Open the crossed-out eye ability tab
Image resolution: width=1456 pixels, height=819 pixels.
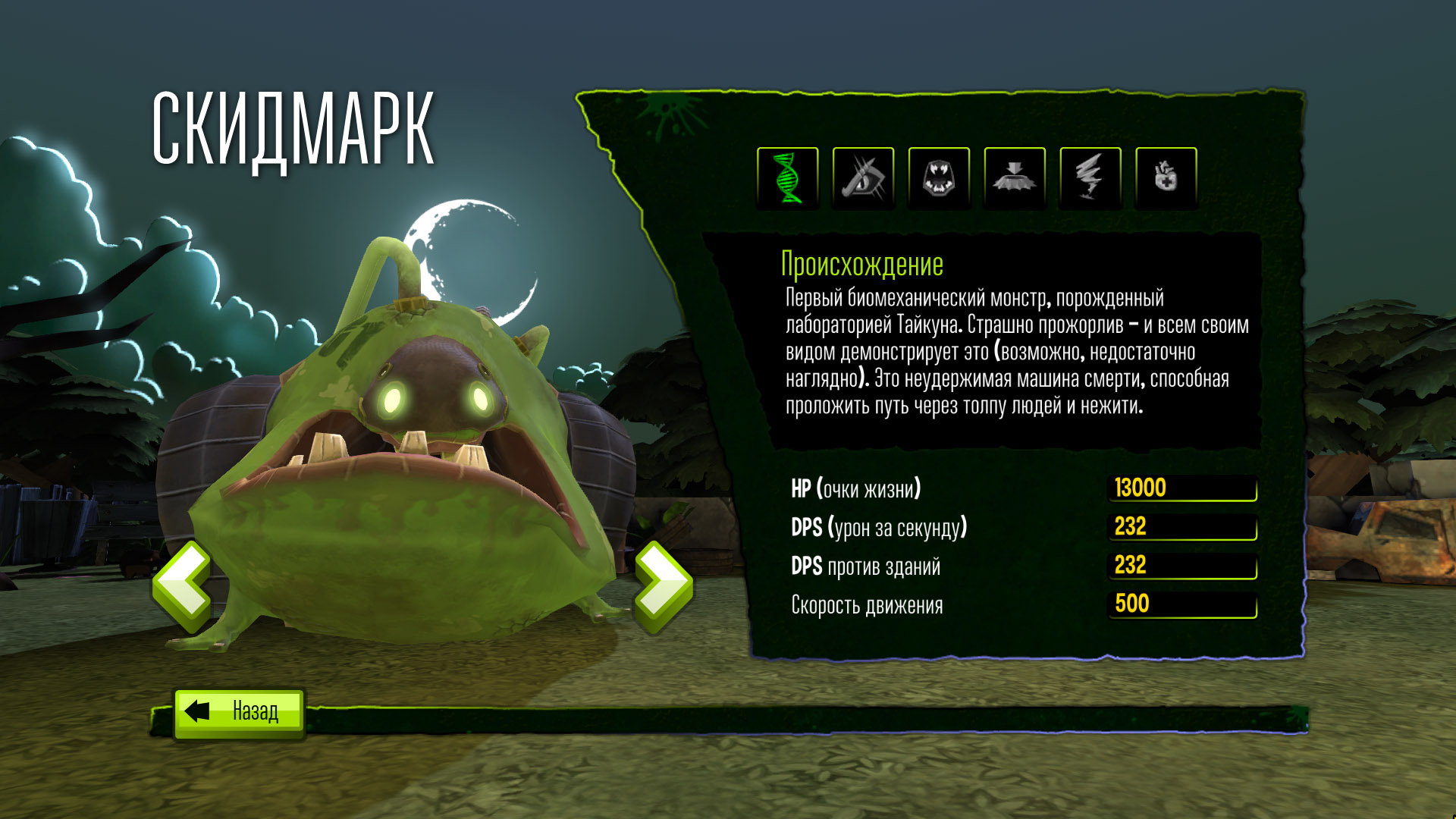point(864,178)
